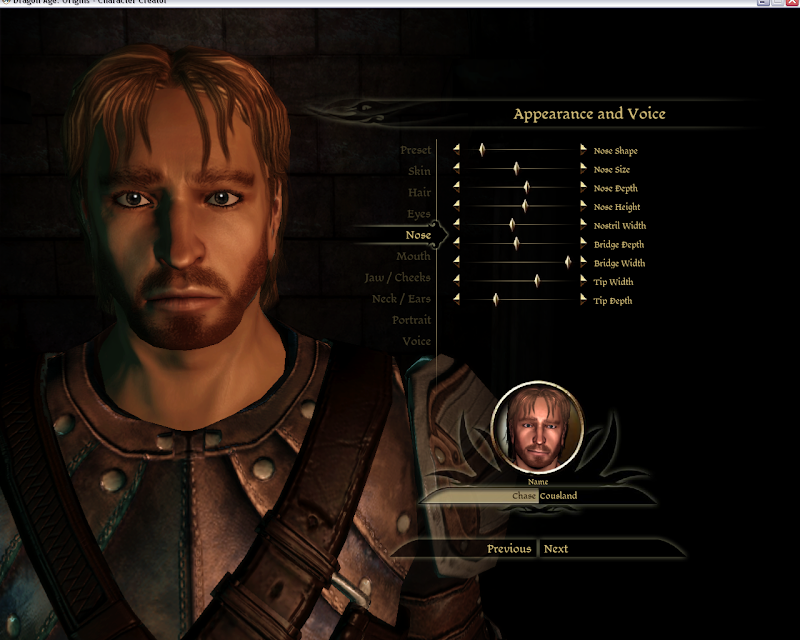This screenshot has width=800, height=640.
Task: Switch to Jaw / Cheeks options
Action: (x=397, y=278)
